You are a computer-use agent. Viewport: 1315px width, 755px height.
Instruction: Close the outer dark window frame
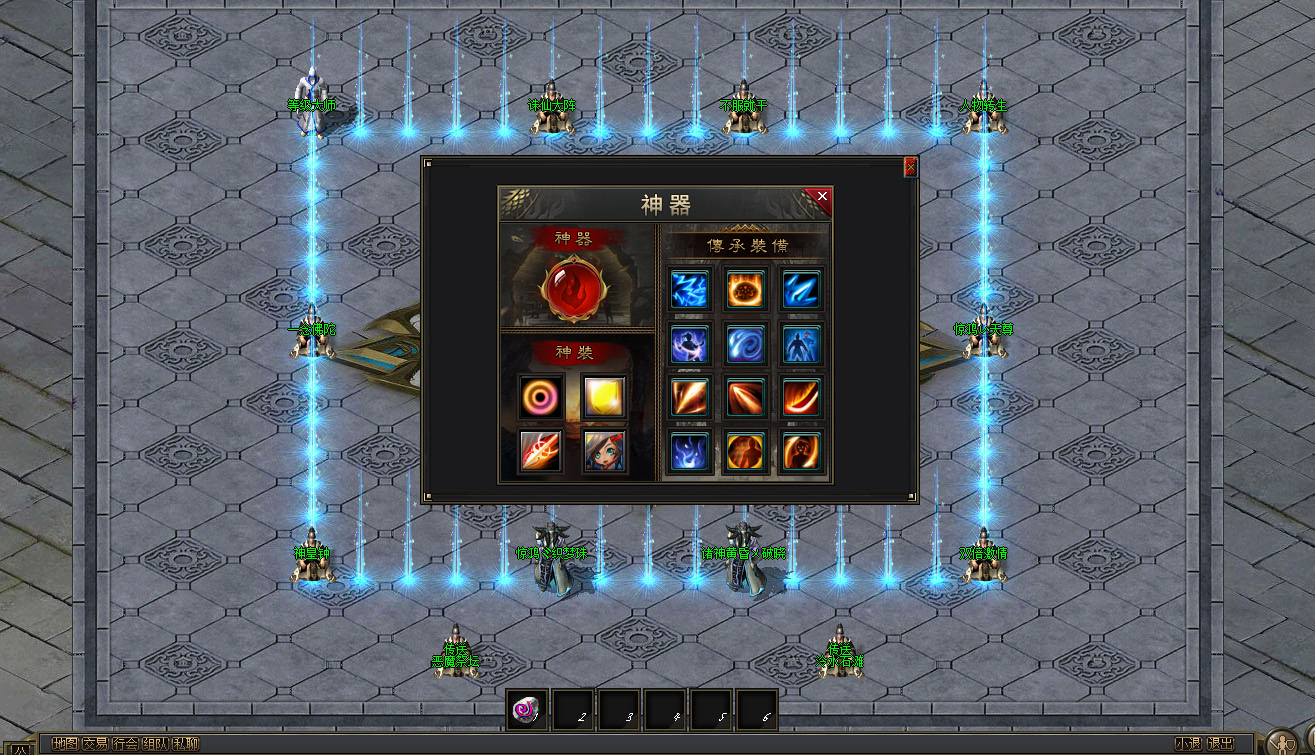point(910,167)
